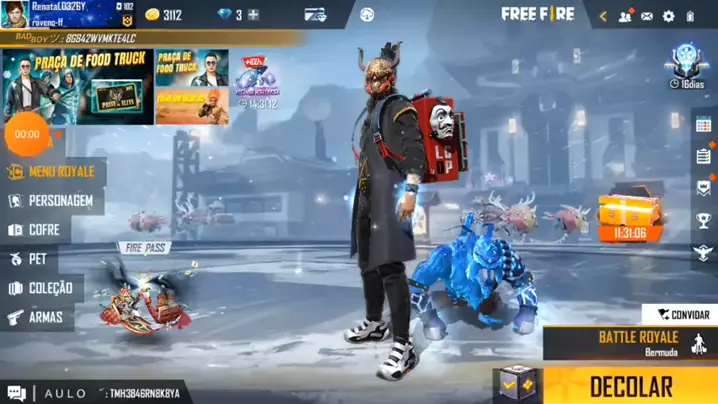
Task: Open the calendar events icon
Action: tap(703, 156)
